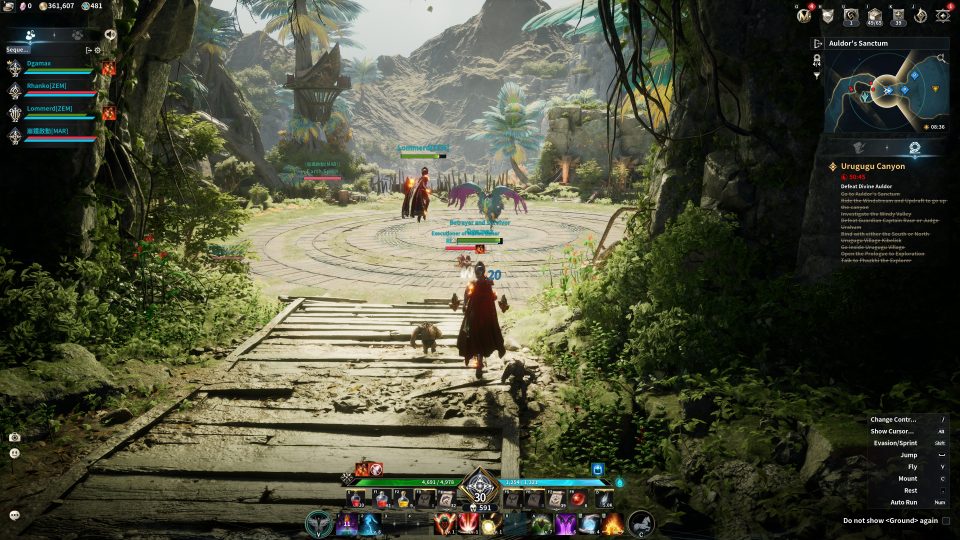
Task: Use the red health potion in first quickslot
Action: 355,499
